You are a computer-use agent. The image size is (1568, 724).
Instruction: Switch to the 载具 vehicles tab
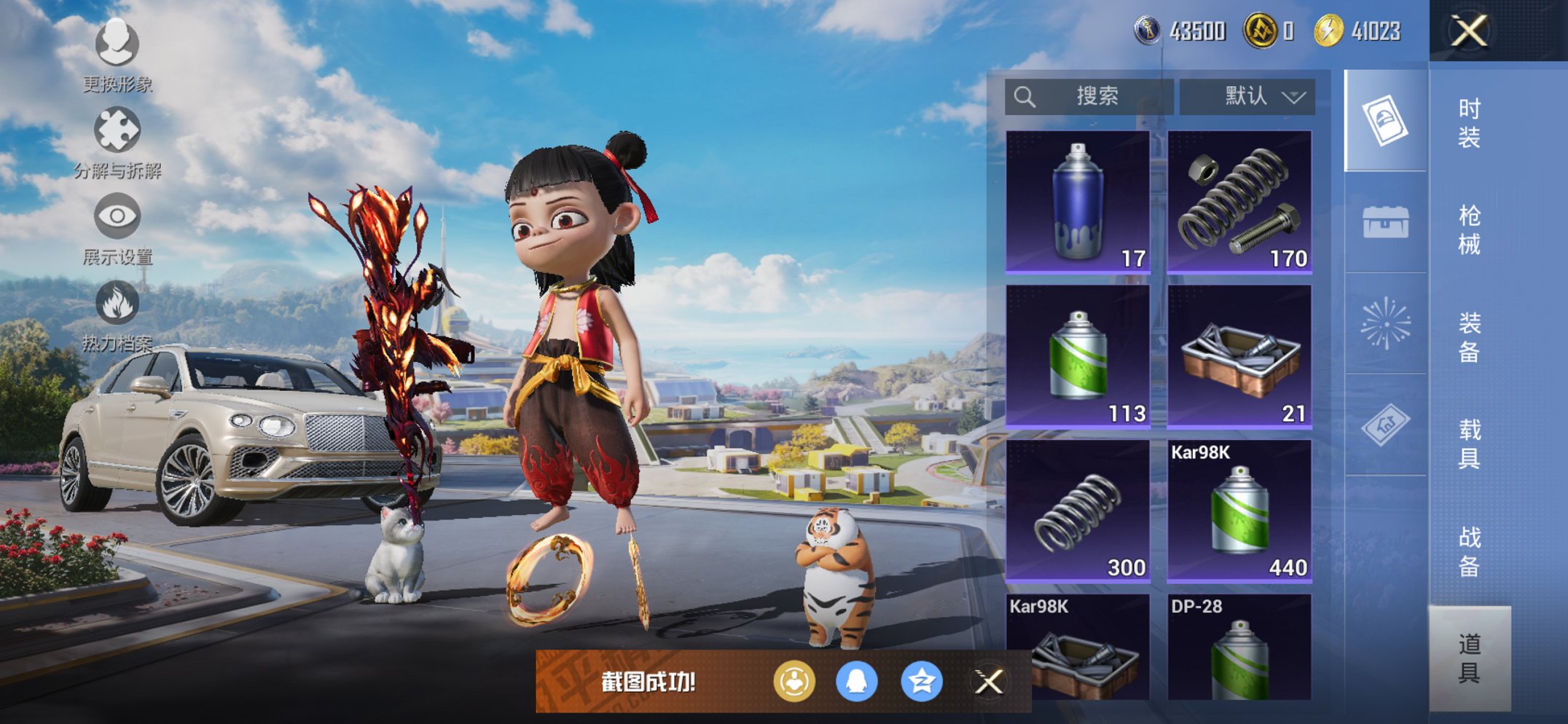pos(1469,443)
